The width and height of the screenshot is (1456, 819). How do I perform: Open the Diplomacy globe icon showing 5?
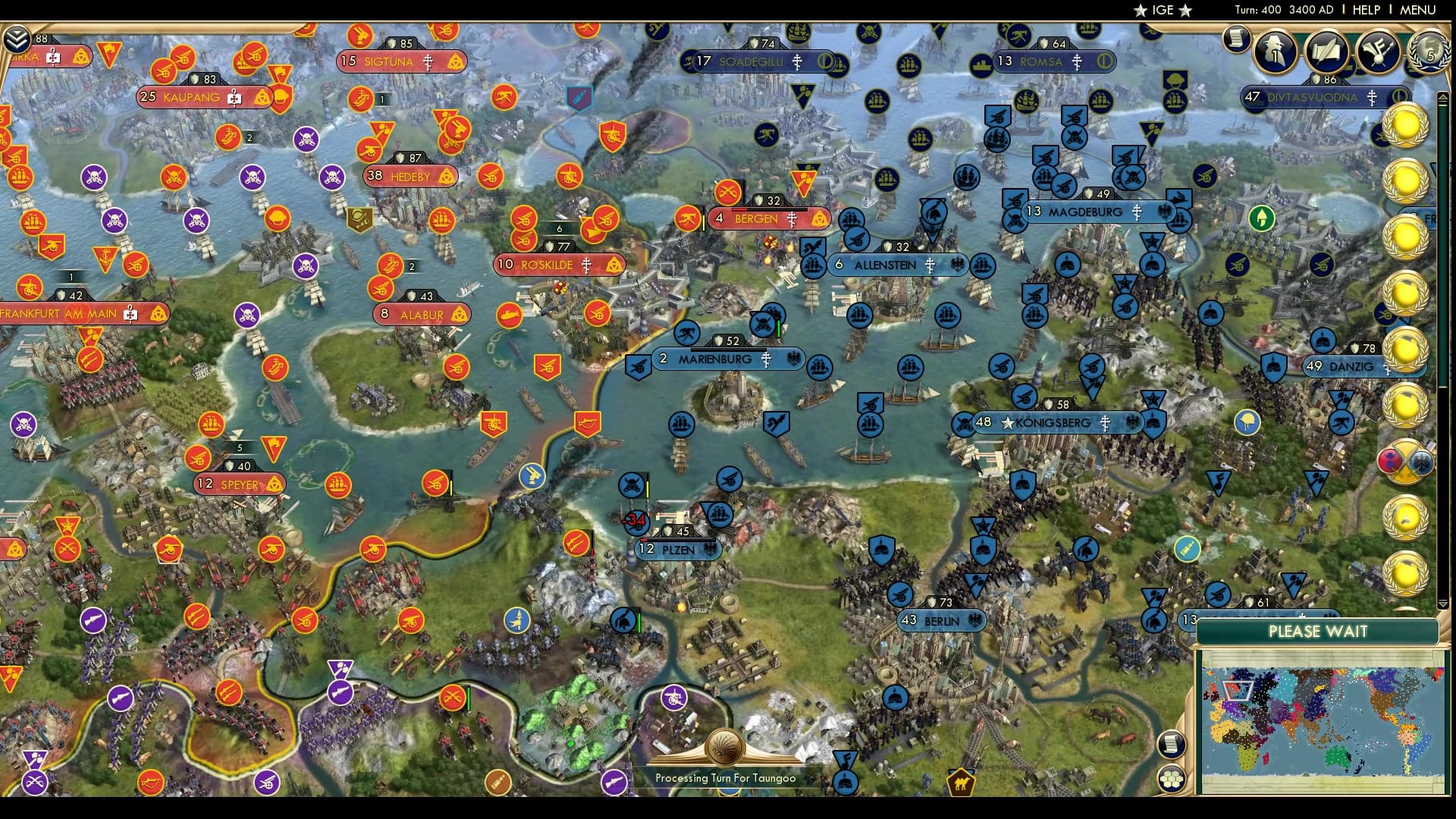pyautogui.click(x=1429, y=53)
